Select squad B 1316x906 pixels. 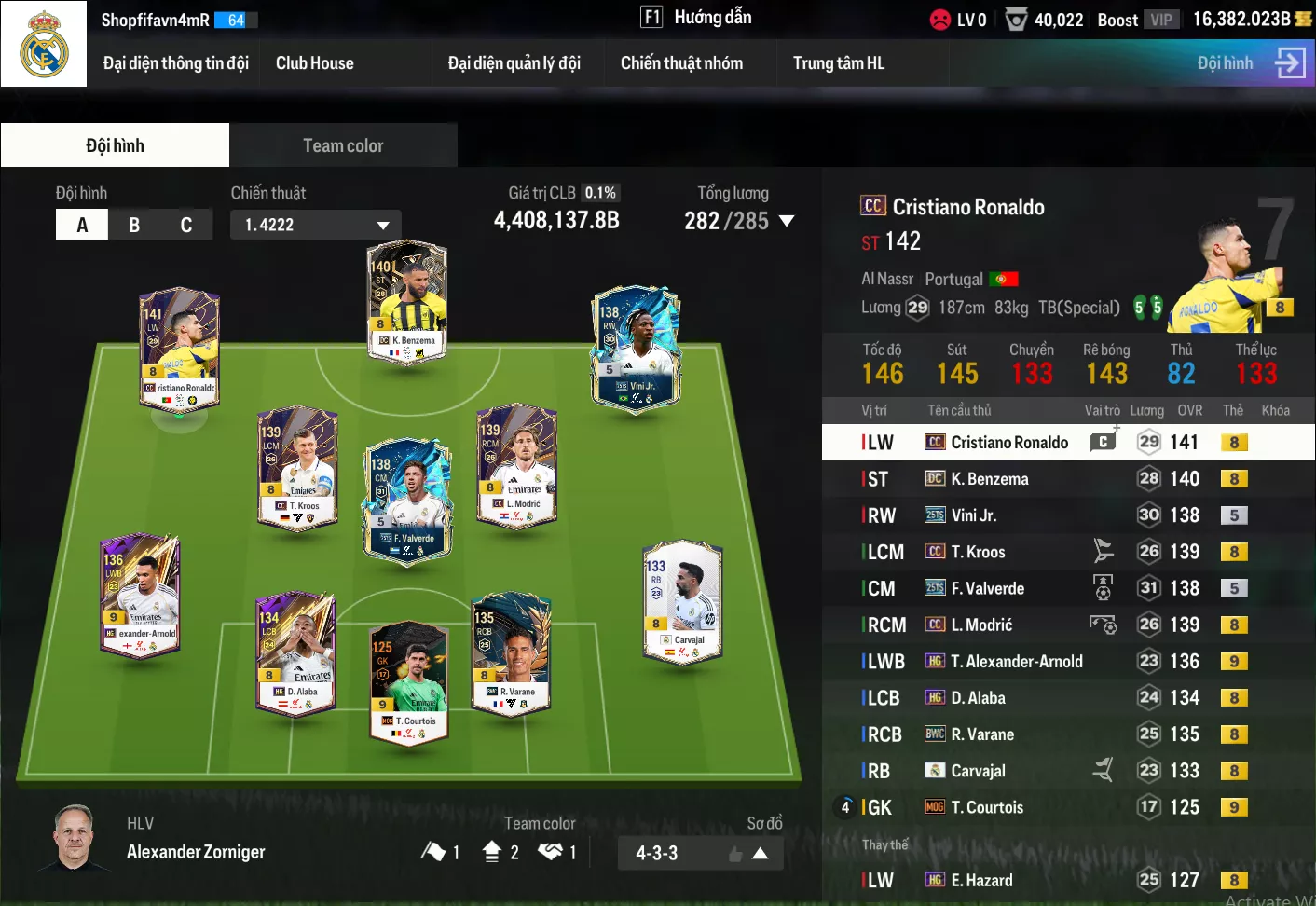click(134, 225)
